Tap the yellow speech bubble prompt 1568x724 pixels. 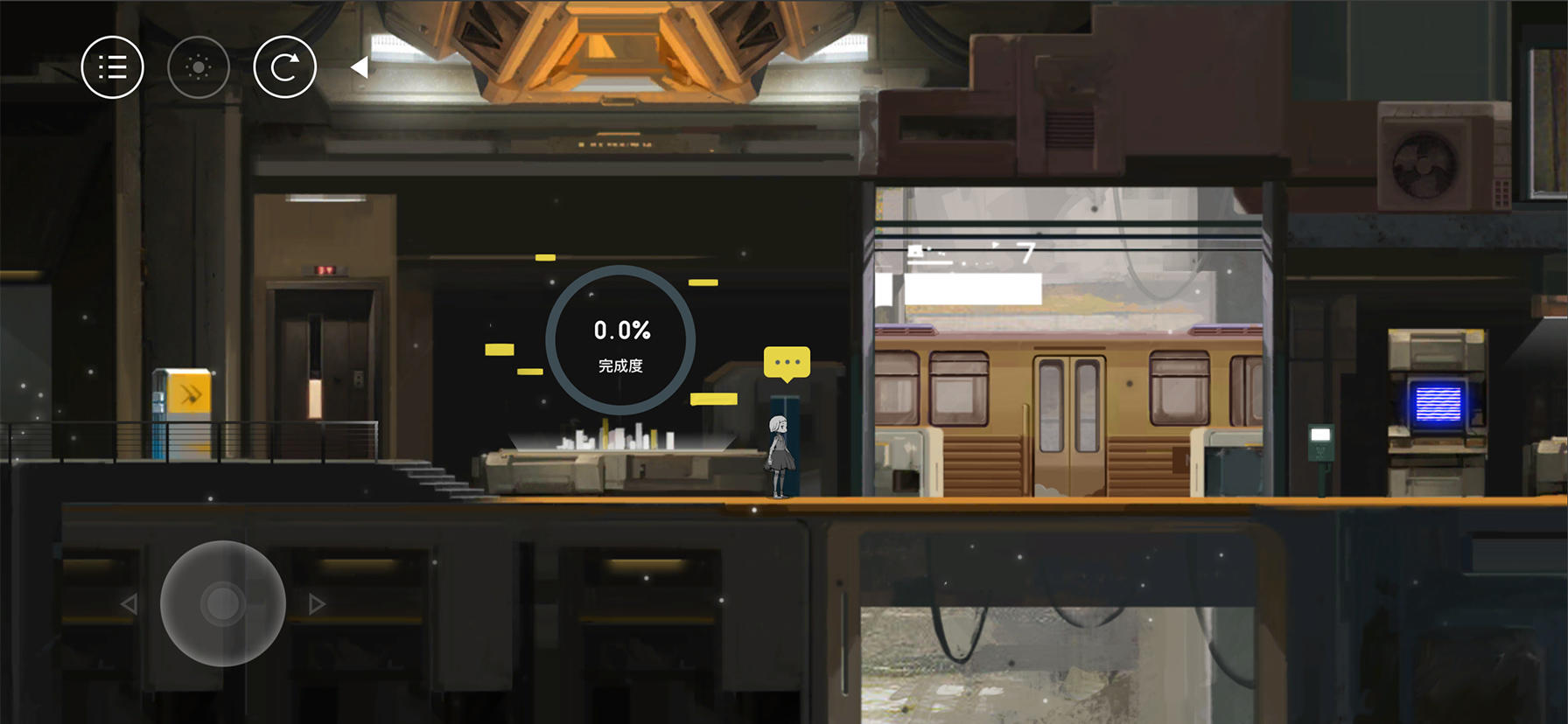click(787, 362)
